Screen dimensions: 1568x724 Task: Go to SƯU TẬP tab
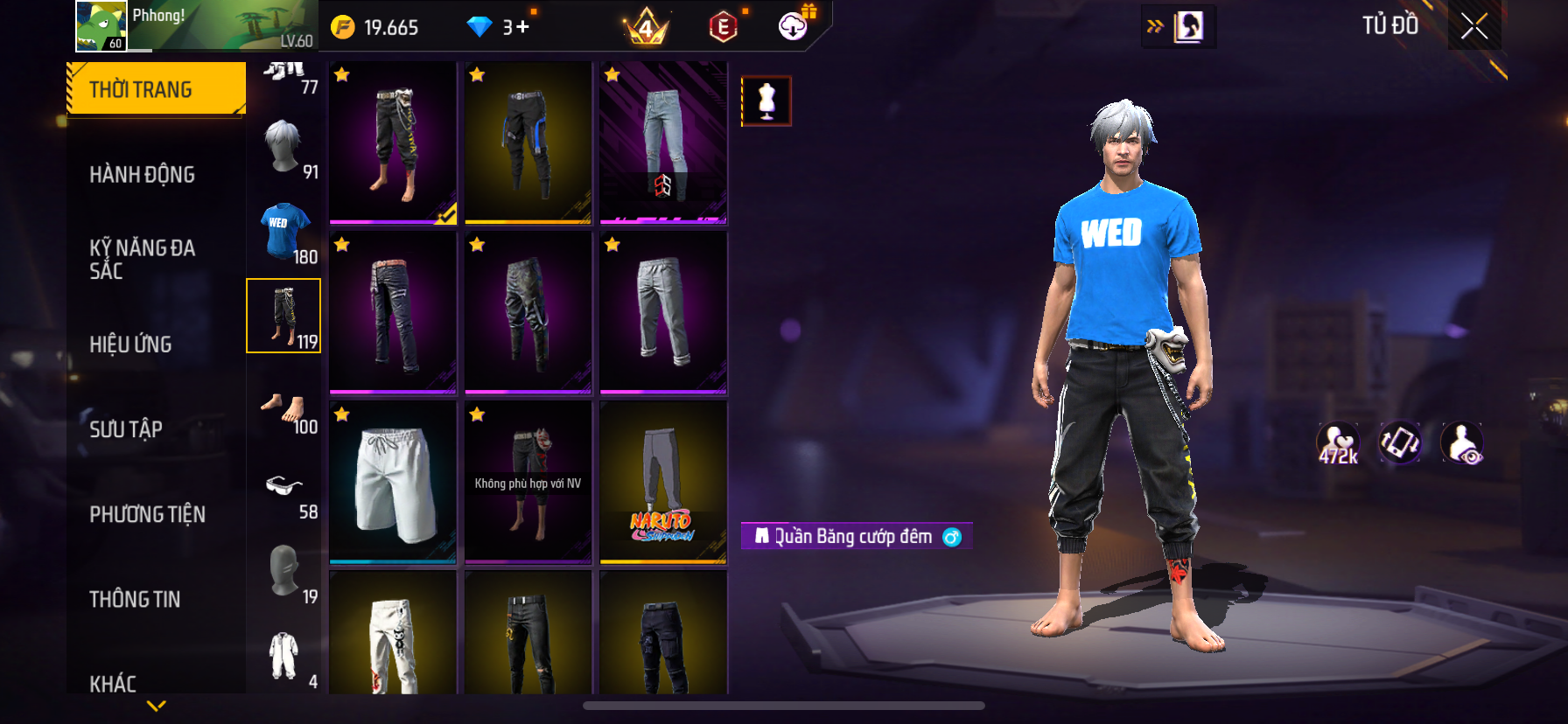126,429
